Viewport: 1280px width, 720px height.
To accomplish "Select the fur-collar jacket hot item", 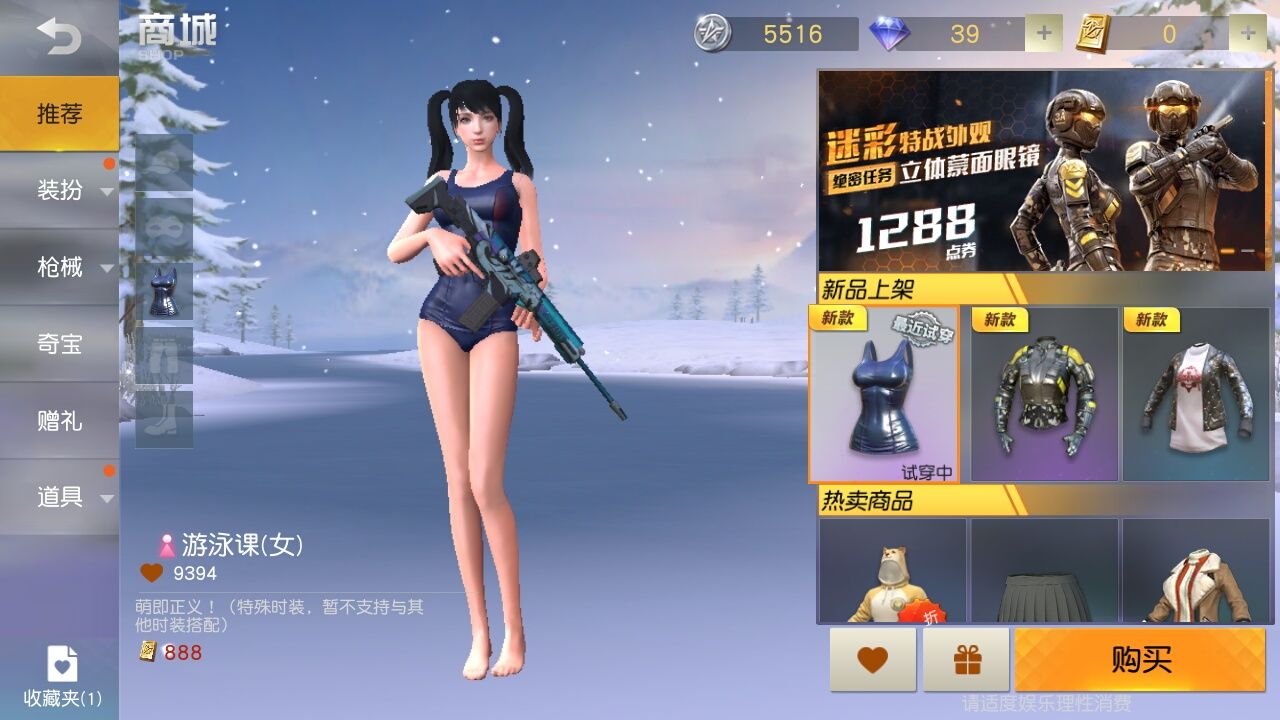I will (x=1196, y=571).
